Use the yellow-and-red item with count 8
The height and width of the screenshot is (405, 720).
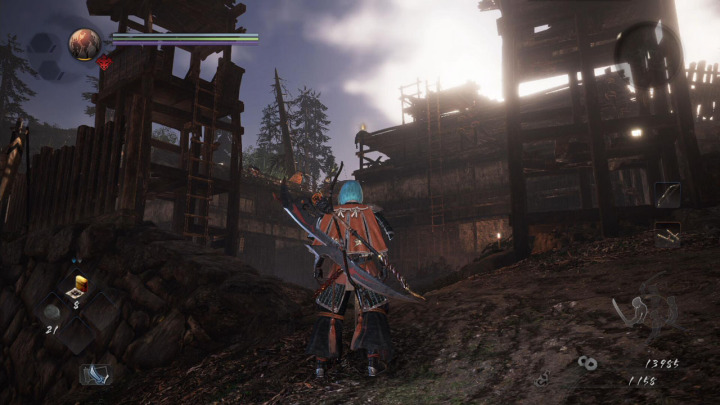click(79, 286)
